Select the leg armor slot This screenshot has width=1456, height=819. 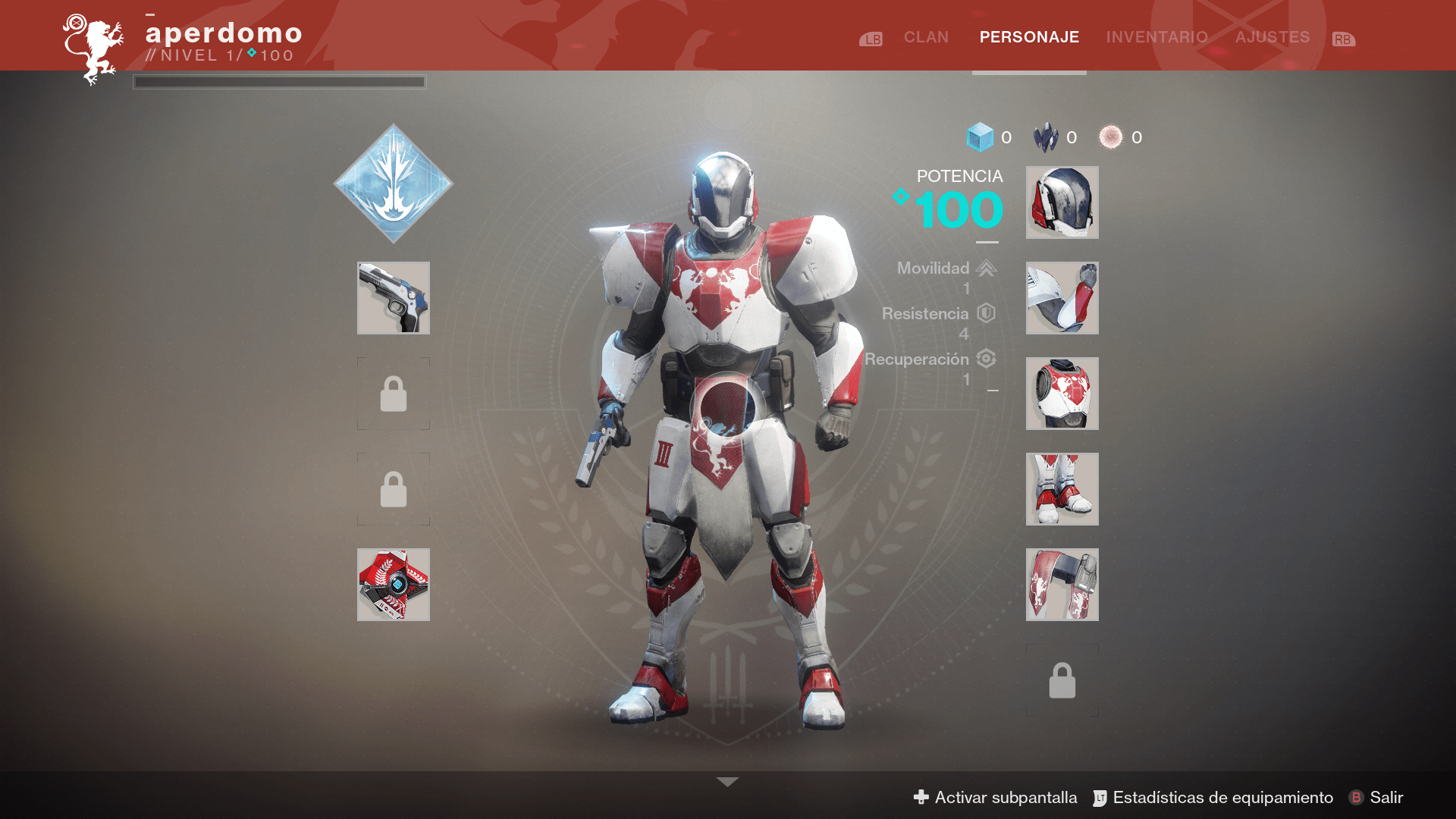1062,489
